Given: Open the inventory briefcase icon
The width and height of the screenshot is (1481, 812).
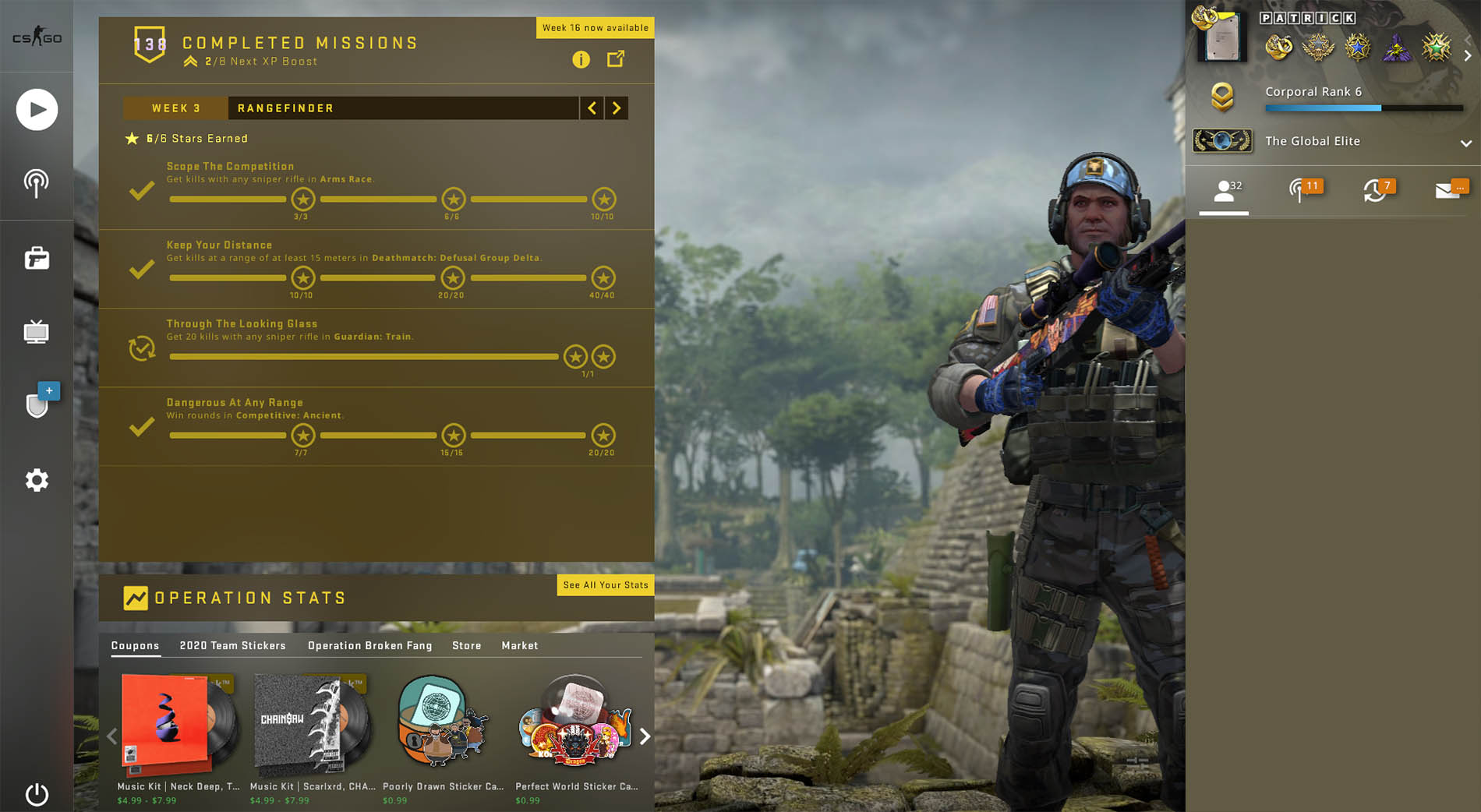Looking at the screenshot, I should 37,258.
